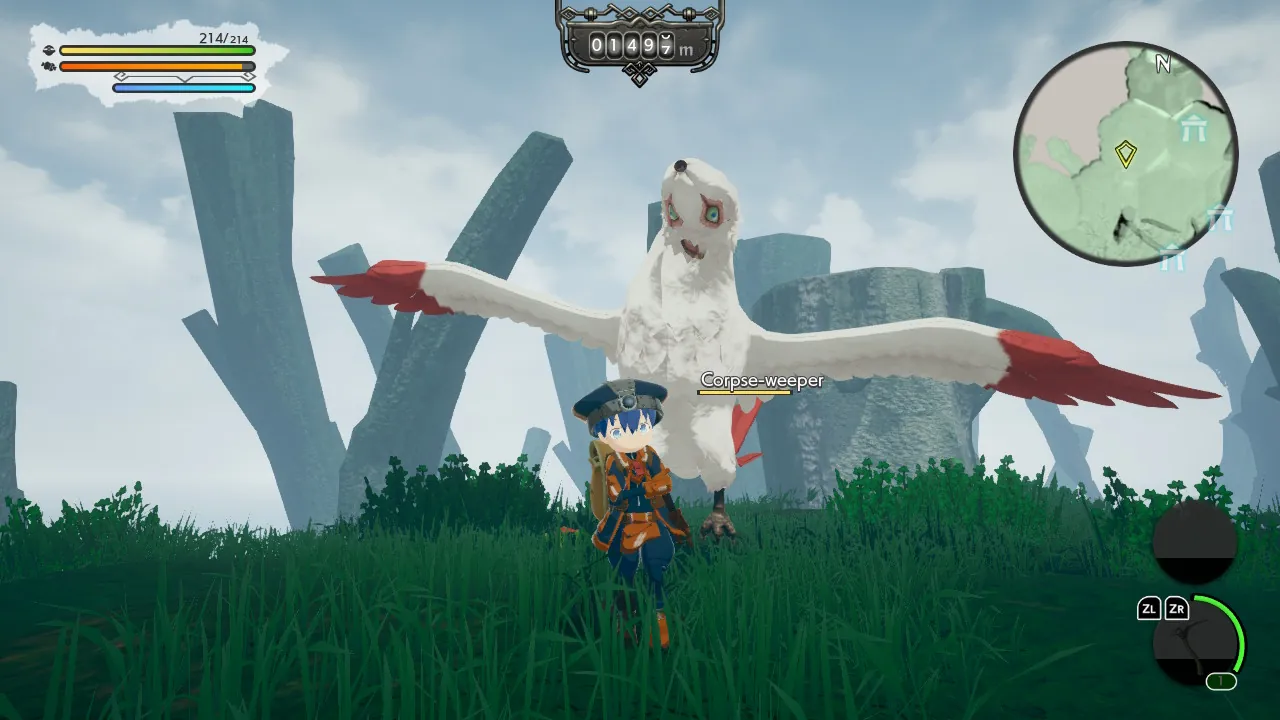The image size is (1280, 720).
Task: Open the depth meter showing 01497 m
Action: [x=639, y=45]
